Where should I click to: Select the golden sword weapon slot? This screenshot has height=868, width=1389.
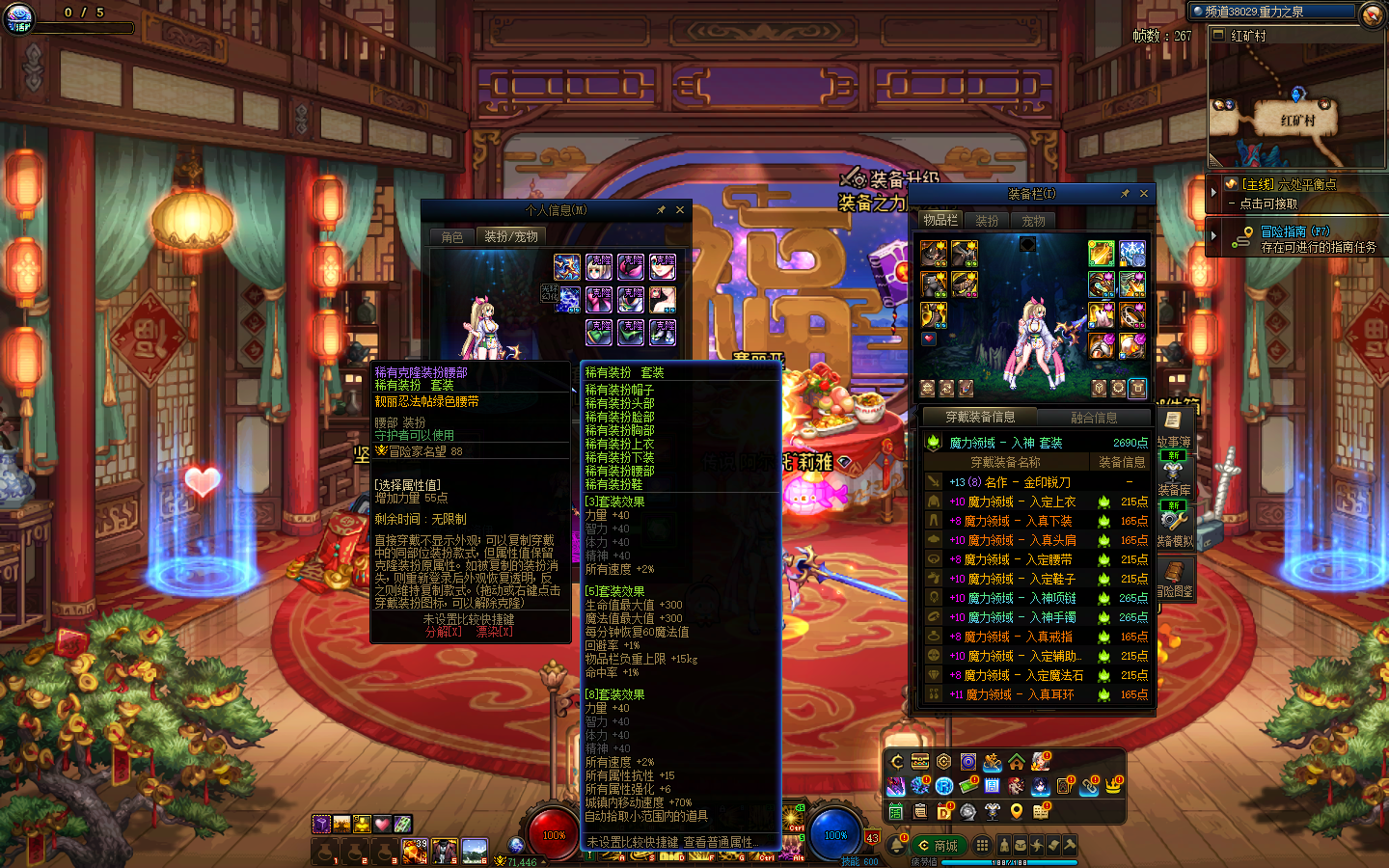(x=1101, y=254)
